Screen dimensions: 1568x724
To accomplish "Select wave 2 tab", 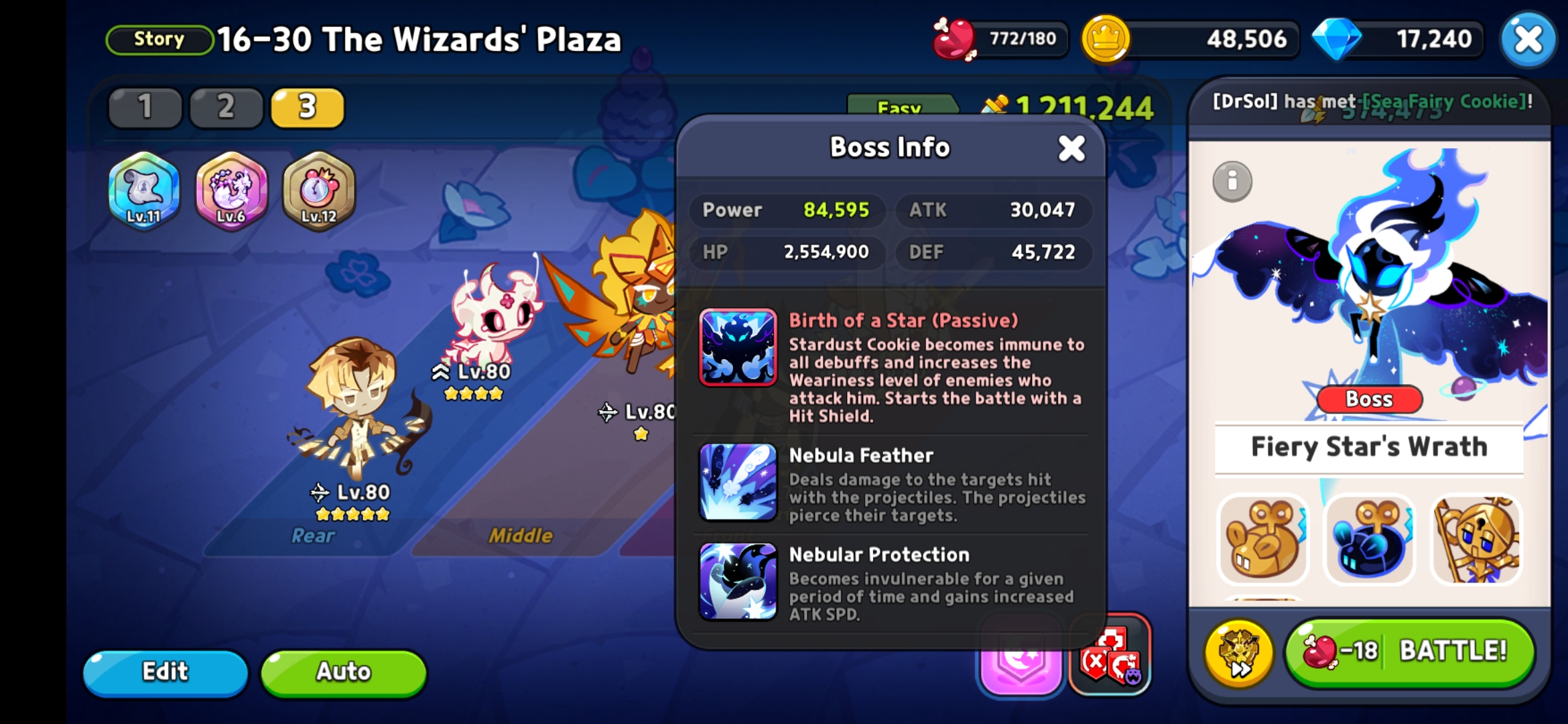I will coord(226,107).
